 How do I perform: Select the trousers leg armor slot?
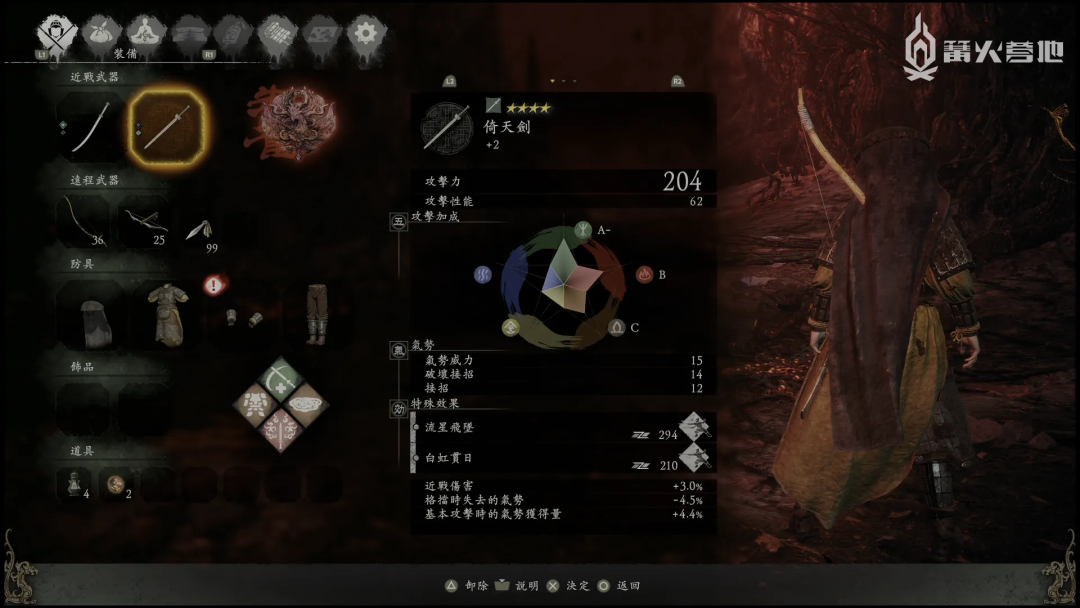click(x=314, y=314)
